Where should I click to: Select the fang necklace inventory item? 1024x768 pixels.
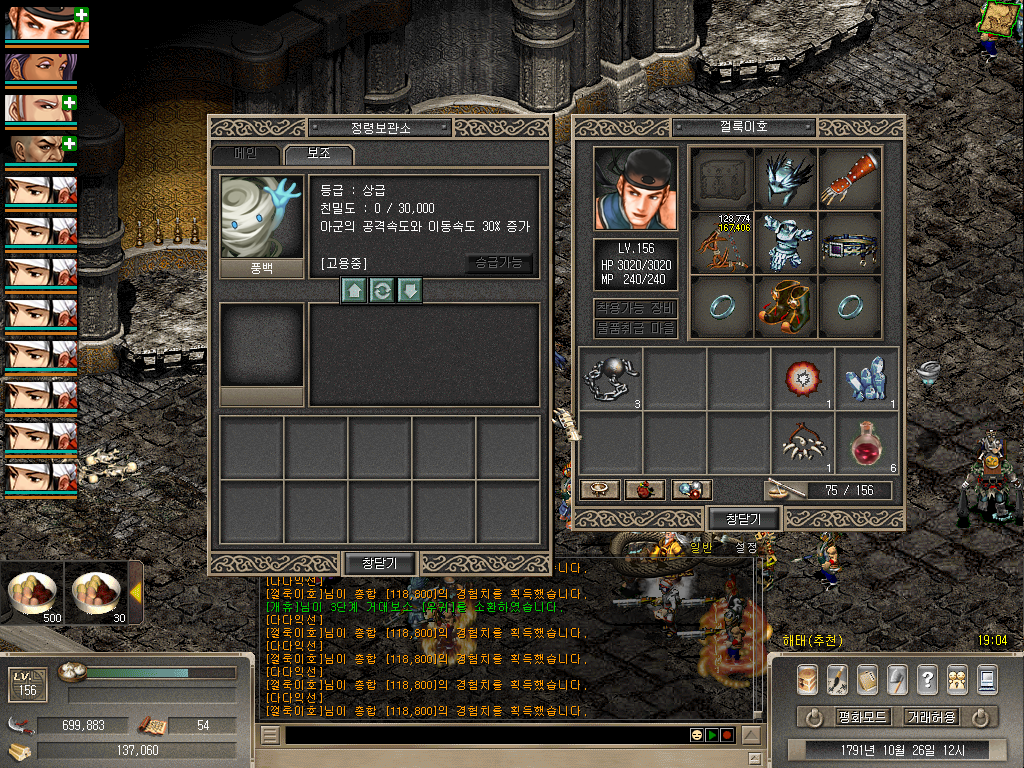(x=802, y=442)
